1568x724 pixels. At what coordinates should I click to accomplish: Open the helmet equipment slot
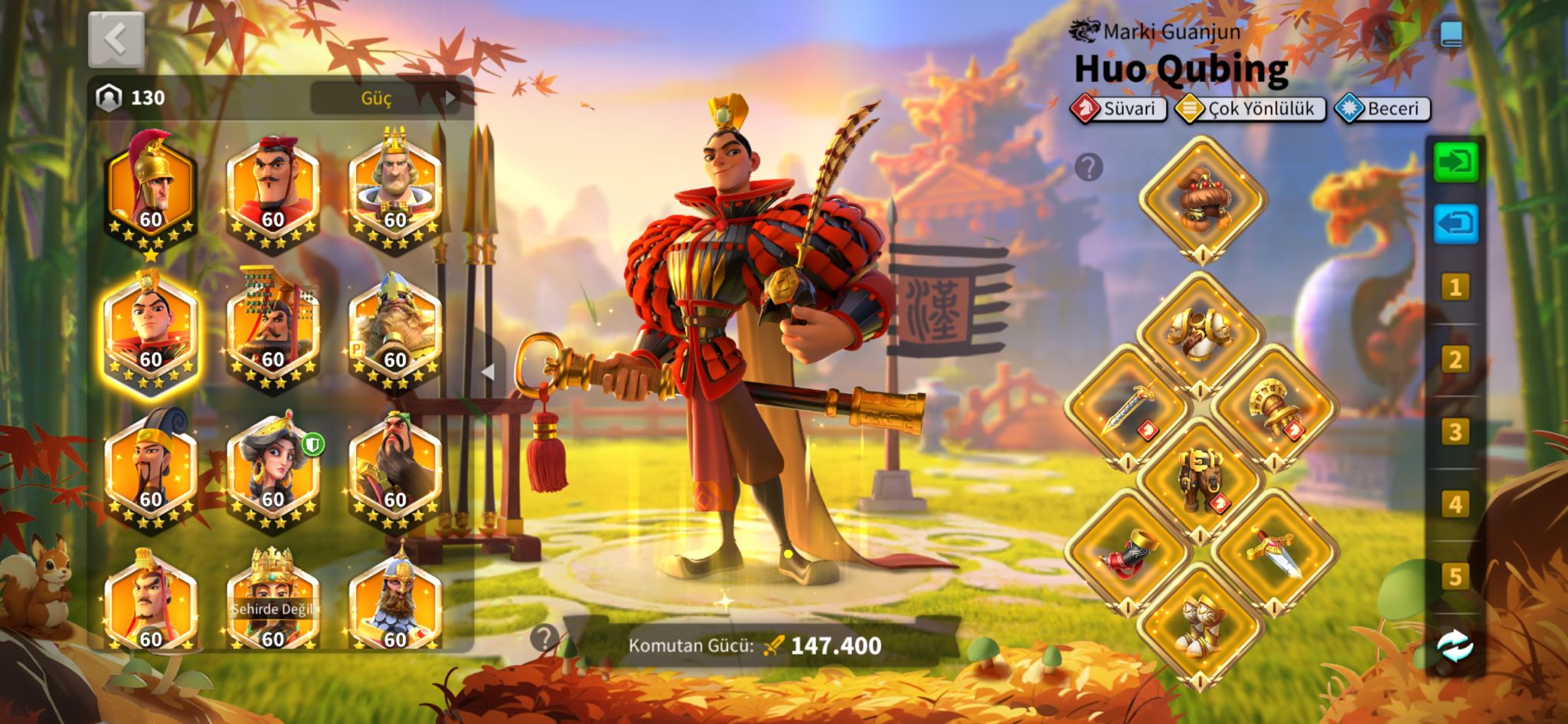[x=1201, y=199]
